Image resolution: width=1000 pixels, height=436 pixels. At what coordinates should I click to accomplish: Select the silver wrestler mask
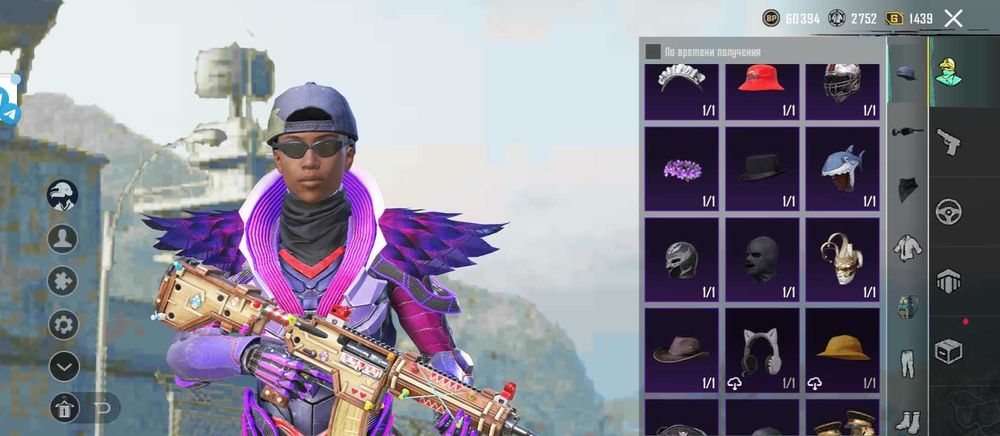(x=681, y=259)
